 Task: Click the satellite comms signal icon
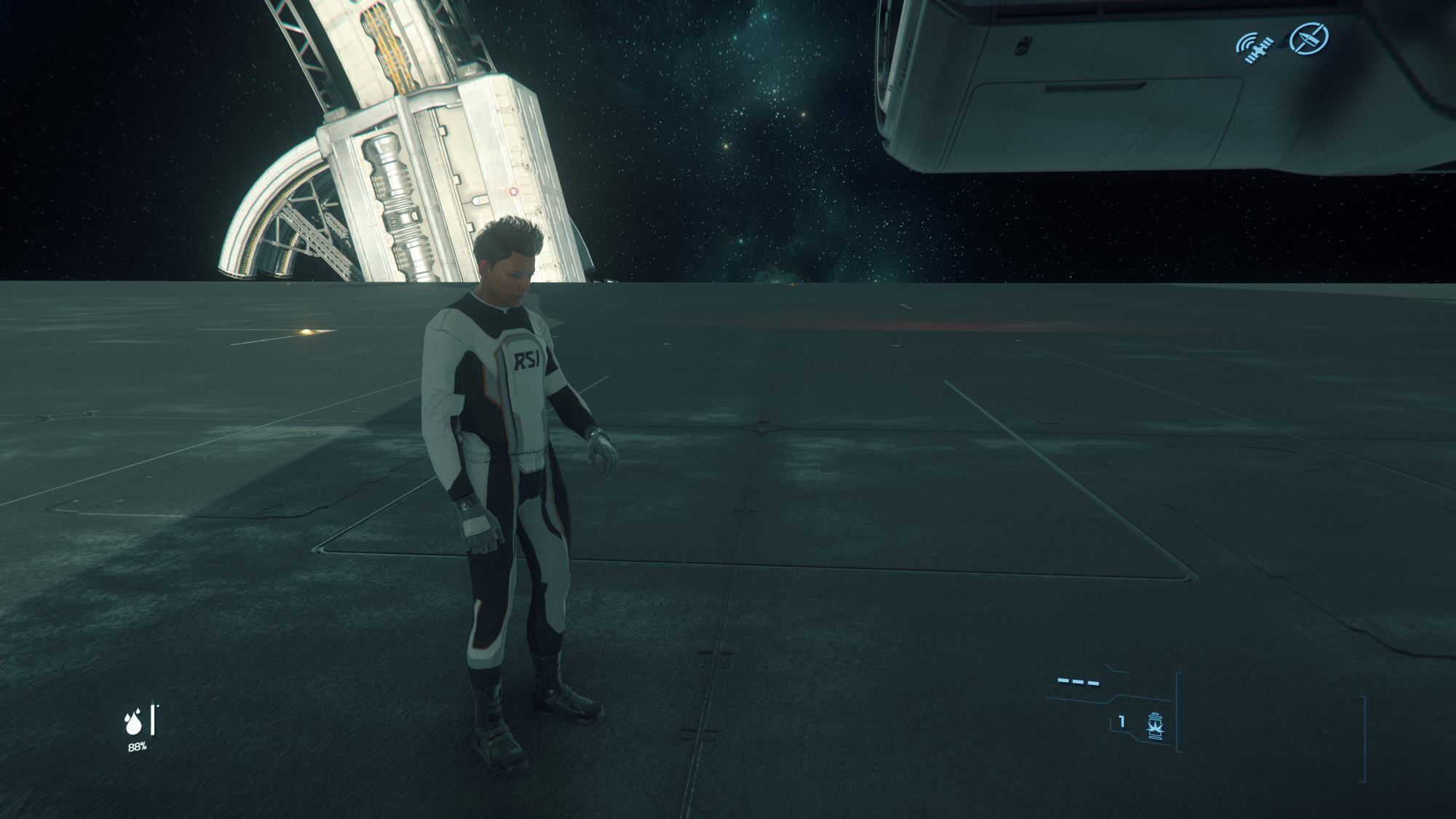tap(1254, 44)
